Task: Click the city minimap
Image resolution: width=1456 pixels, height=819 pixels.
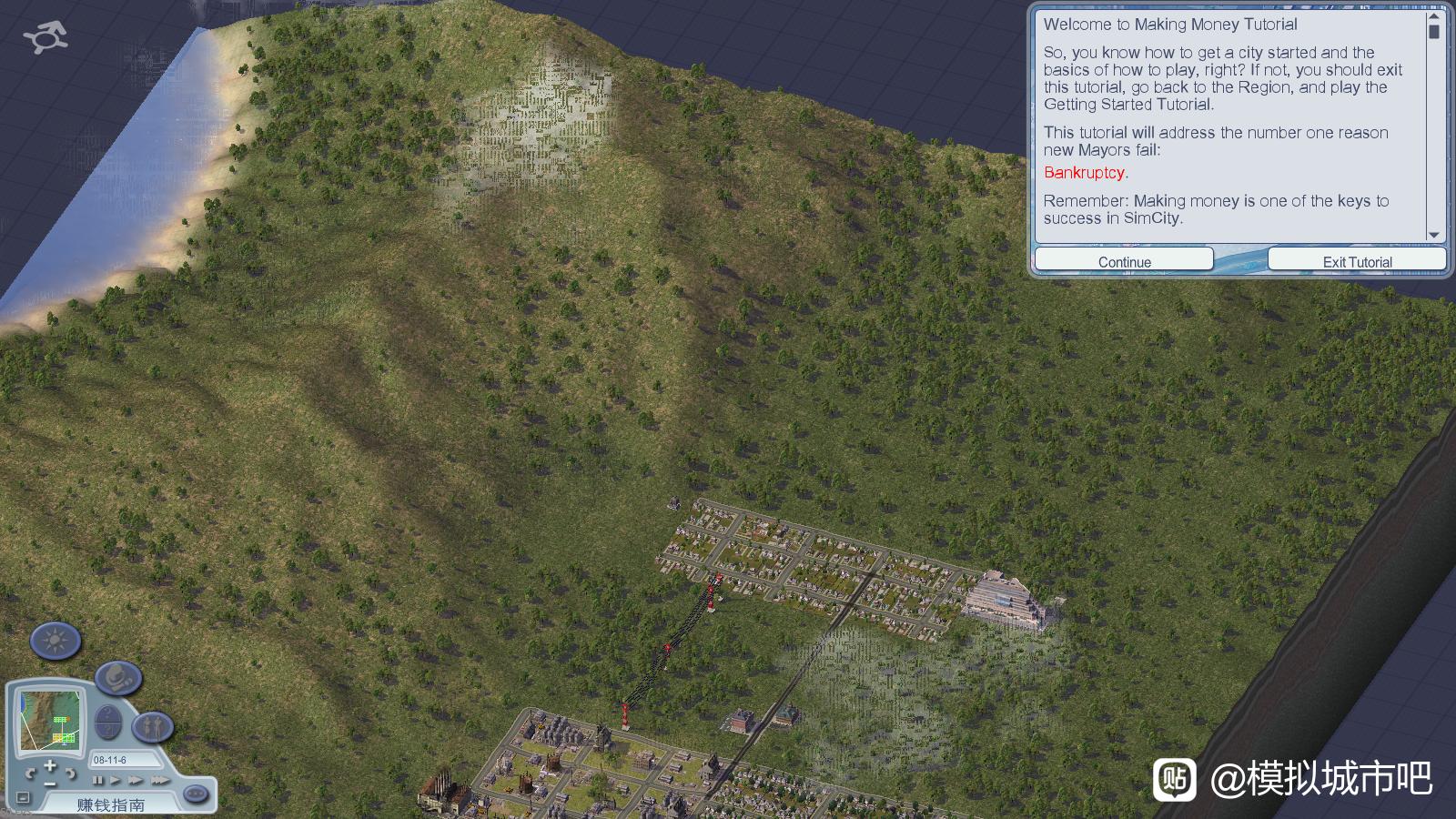Action: pyautogui.click(x=51, y=719)
